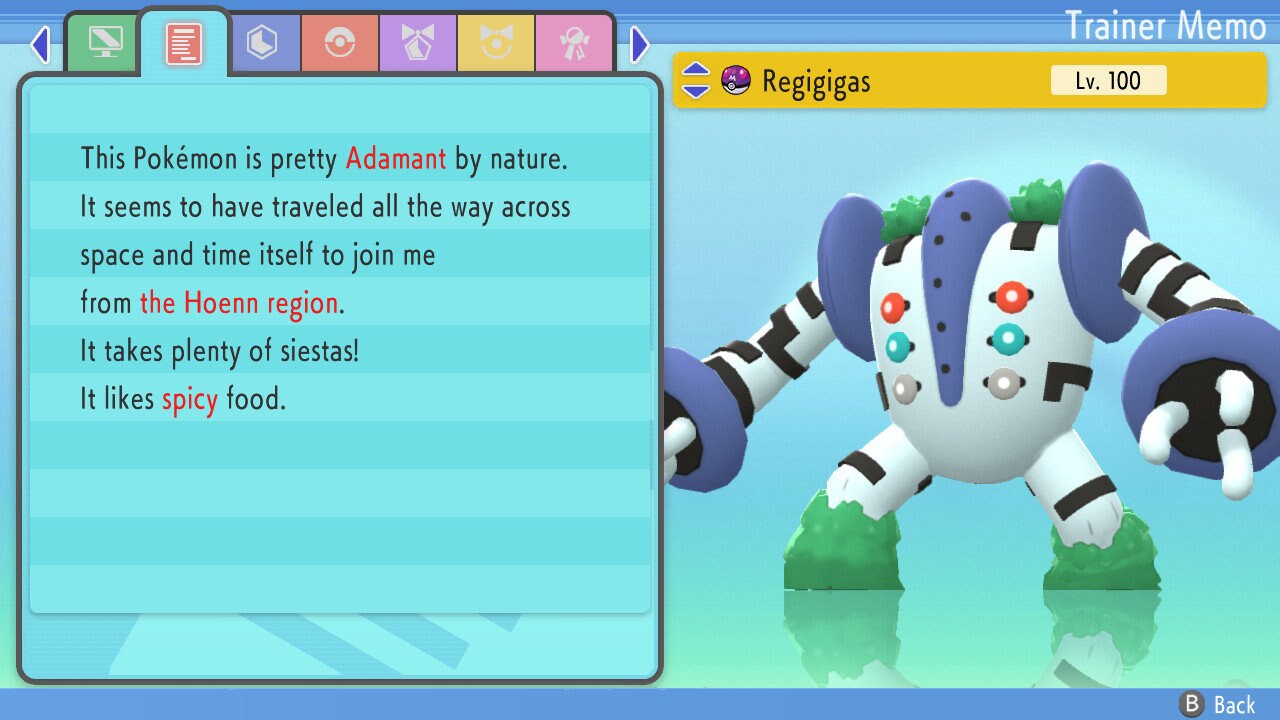Switch to the green monitor tab
Screen dimensions: 1280x720
(104, 43)
